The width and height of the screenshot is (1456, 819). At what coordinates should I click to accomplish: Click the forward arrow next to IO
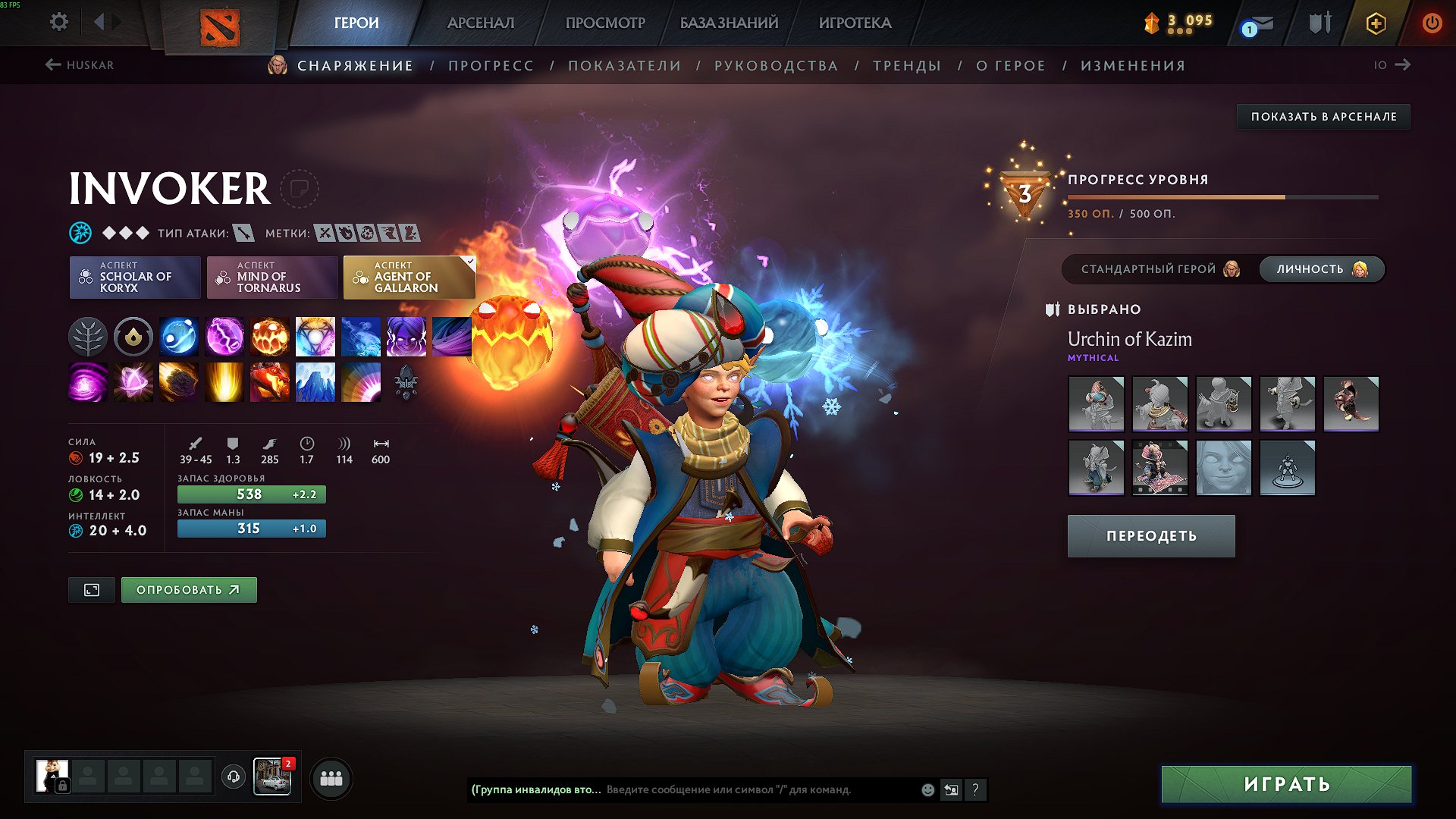tap(1405, 65)
